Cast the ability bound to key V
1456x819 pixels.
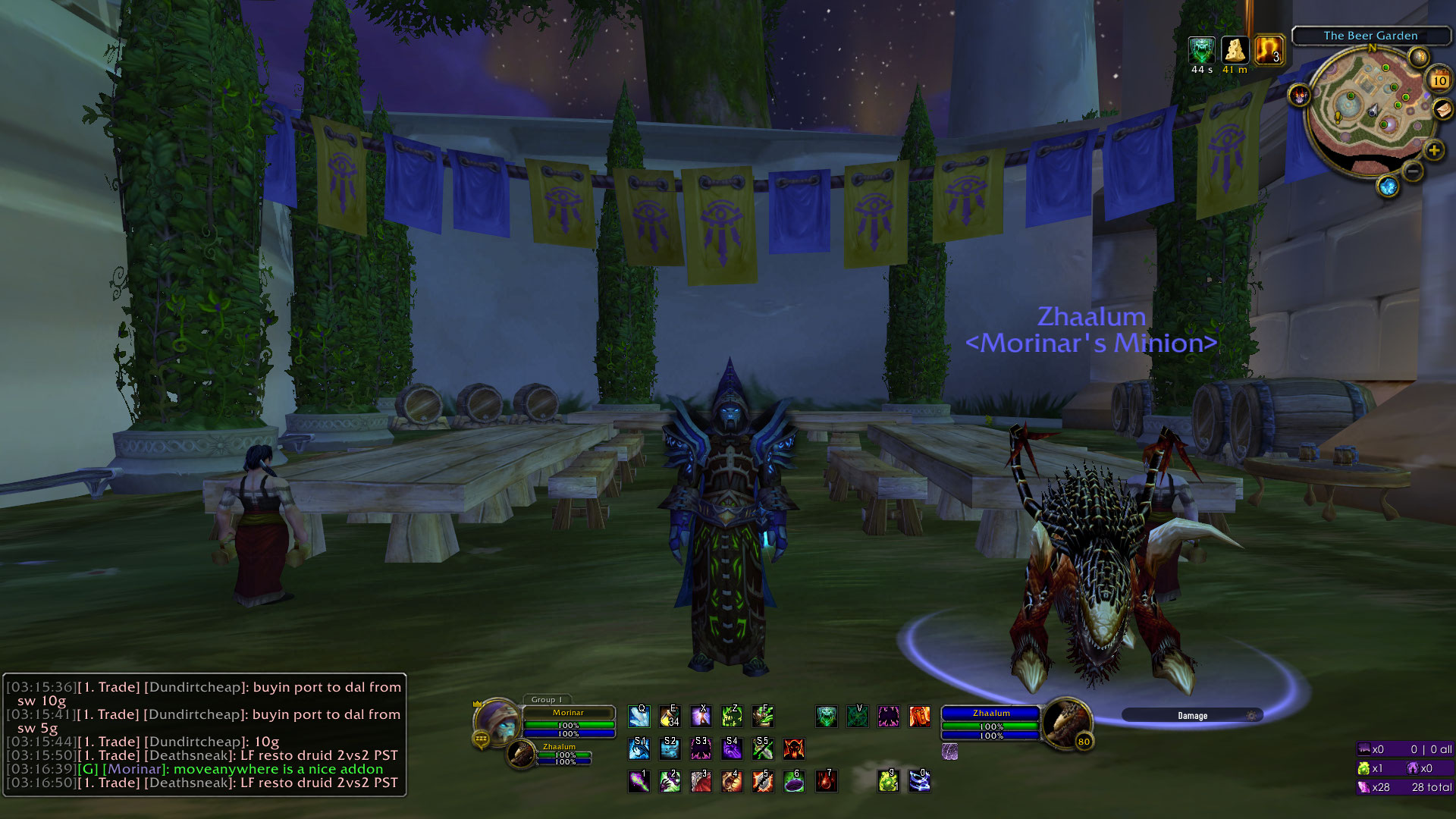tap(858, 717)
